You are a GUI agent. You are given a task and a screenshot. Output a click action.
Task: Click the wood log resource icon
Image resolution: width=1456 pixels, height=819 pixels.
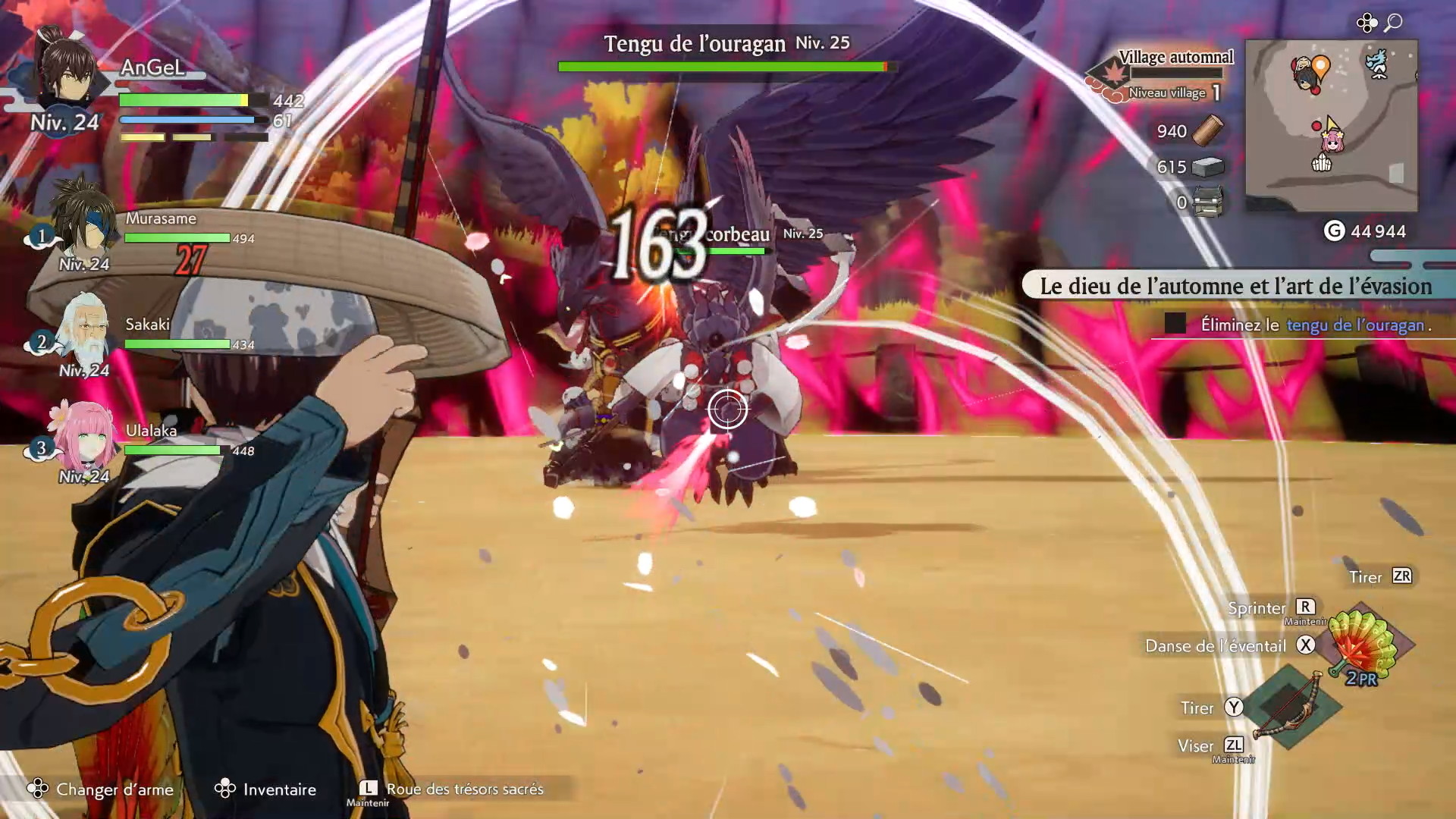point(1208,130)
